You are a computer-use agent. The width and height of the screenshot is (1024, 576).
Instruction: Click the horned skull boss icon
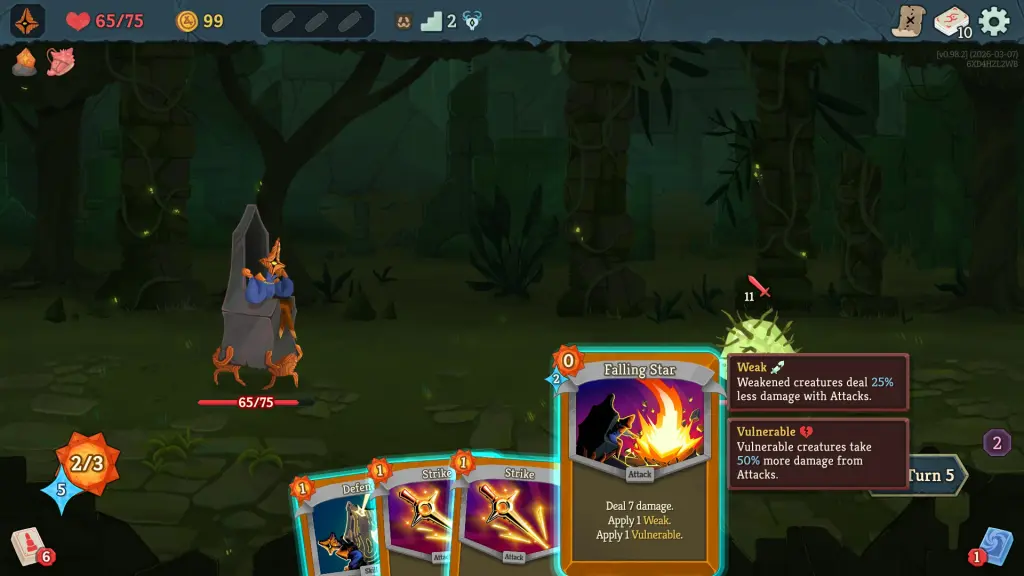403,21
